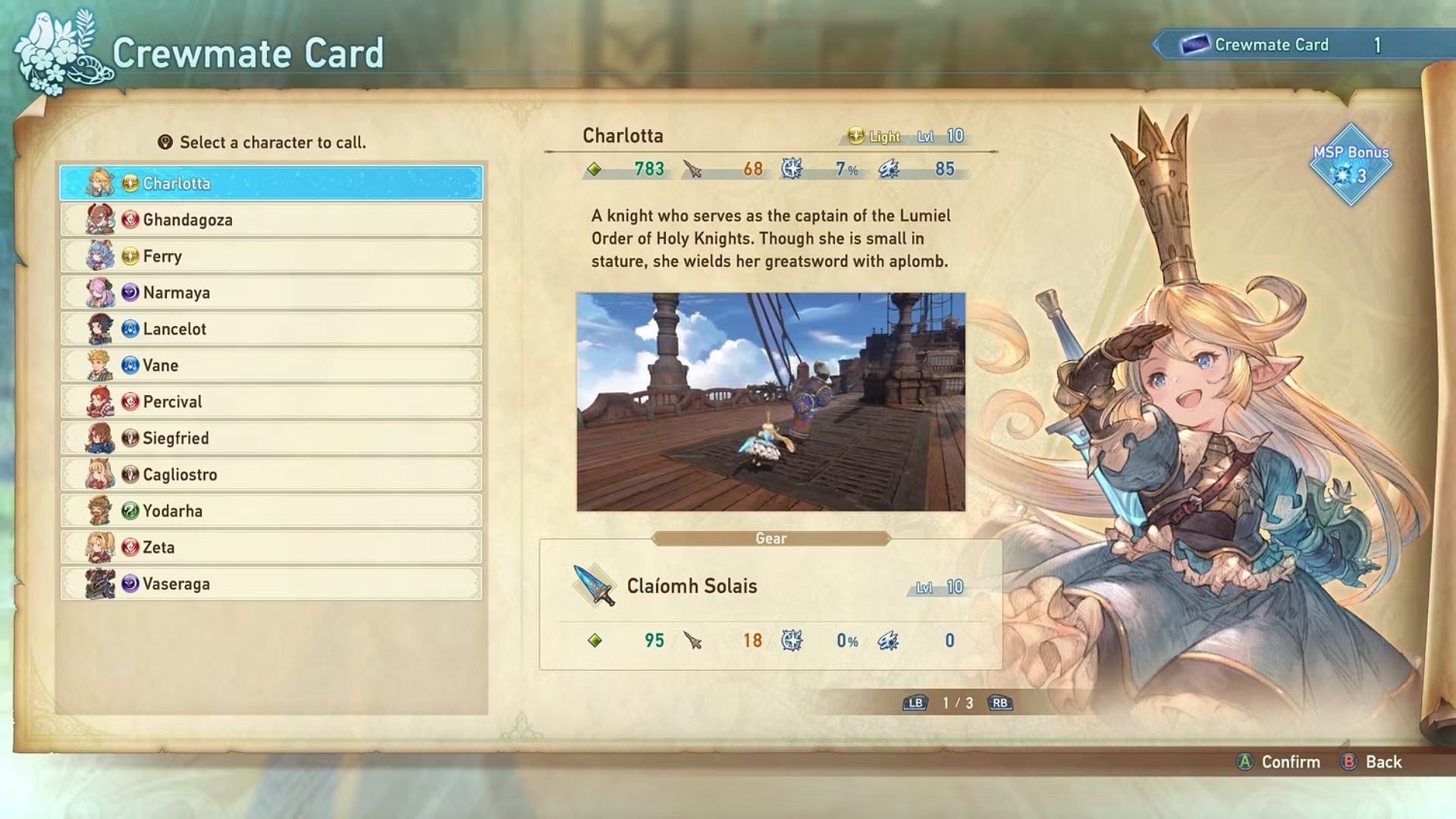This screenshot has height=819, width=1456.
Task: Click Ghandagoza's fire element badge
Action: pos(130,219)
